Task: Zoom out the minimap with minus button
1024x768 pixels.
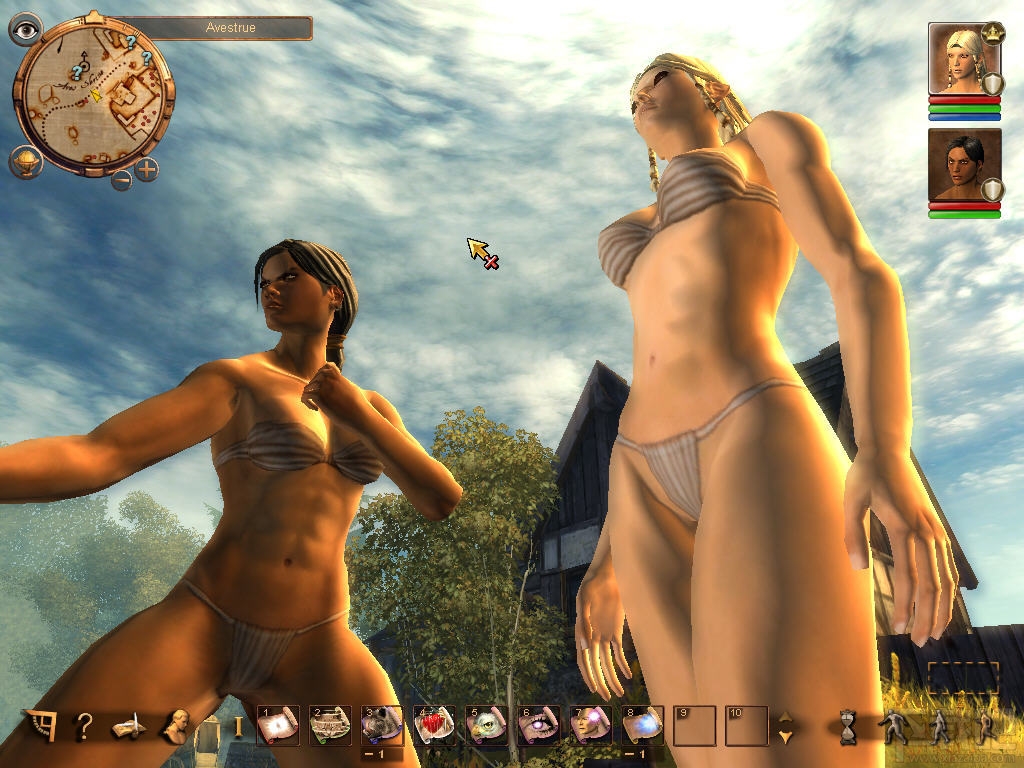Action: coord(121,180)
